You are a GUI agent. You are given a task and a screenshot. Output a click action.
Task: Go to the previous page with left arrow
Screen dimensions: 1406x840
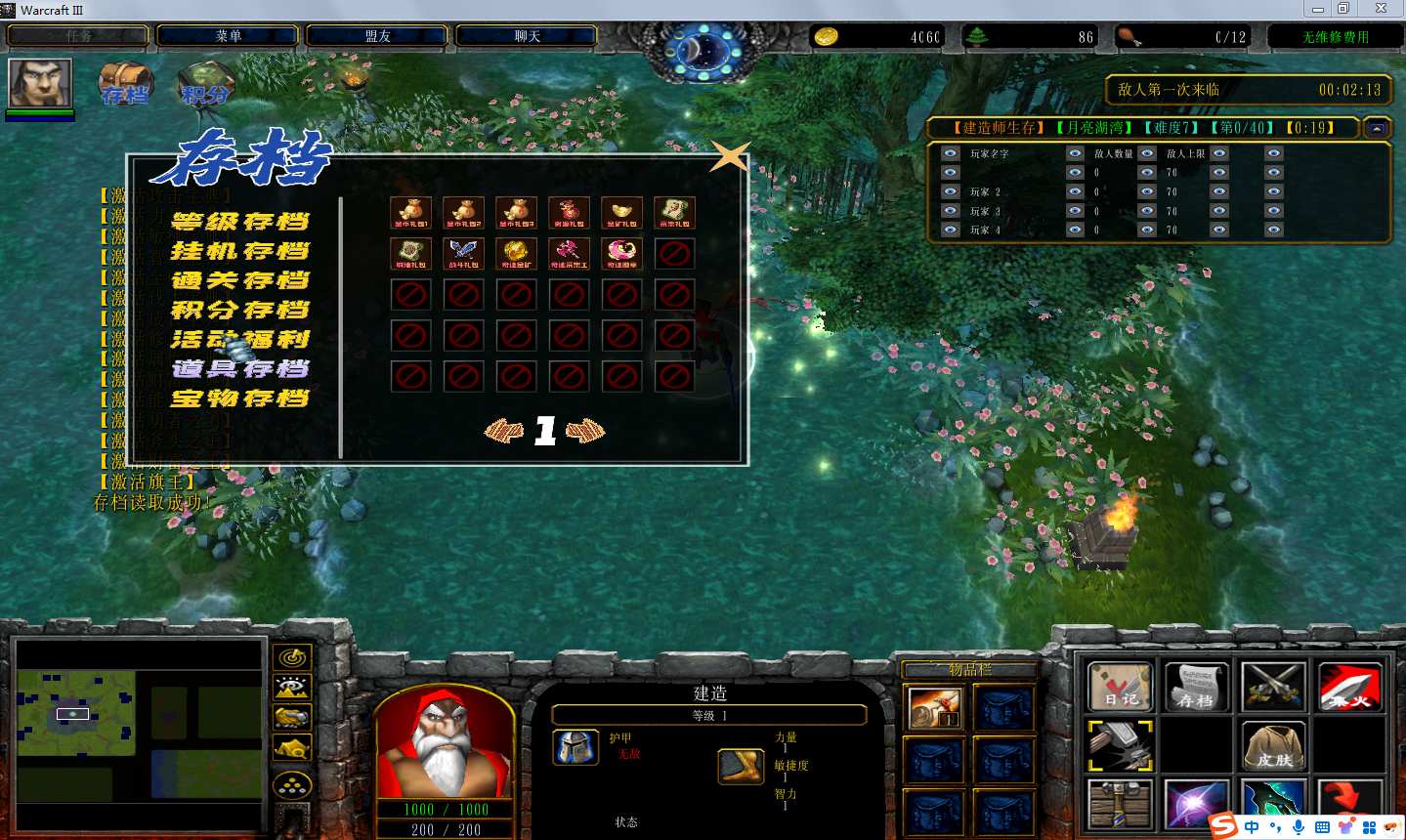pyautogui.click(x=504, y=431)
